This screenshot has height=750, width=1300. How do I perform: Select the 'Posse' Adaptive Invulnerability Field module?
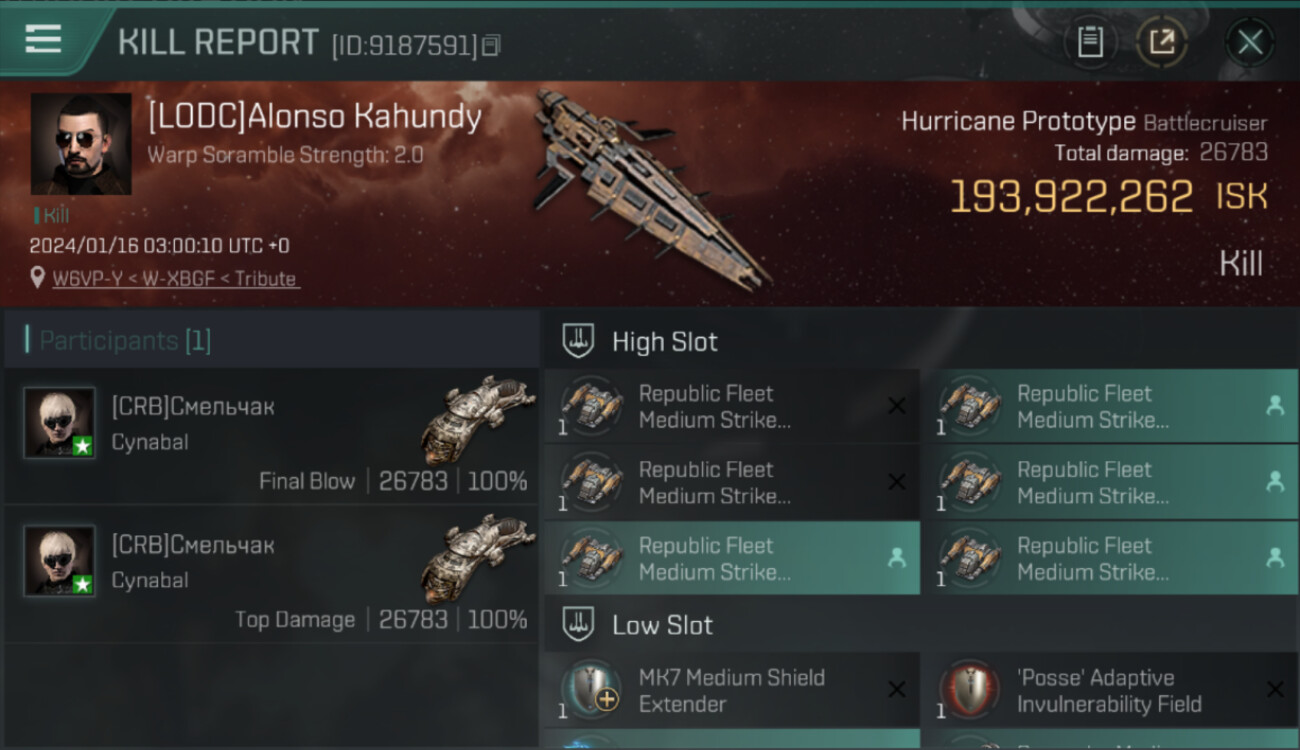coord(1110,690)
